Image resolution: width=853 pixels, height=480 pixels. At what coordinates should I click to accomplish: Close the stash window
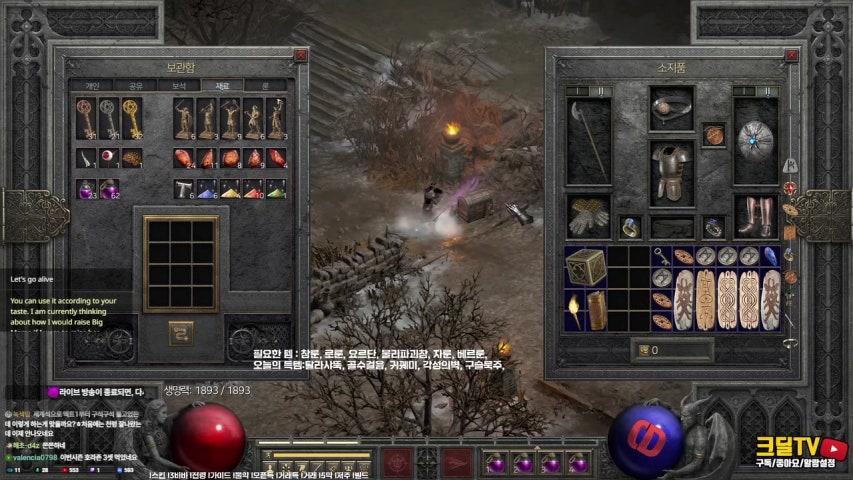click(300, 57)
